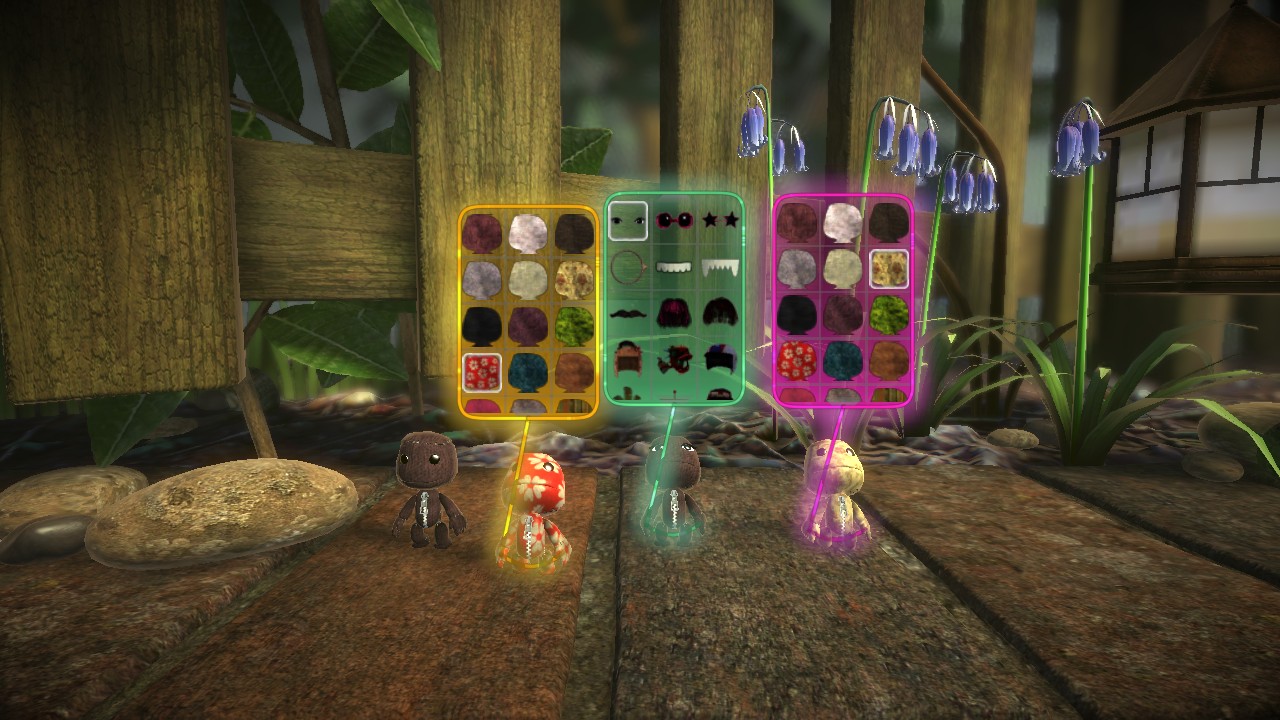1280x720 pixels.
Task: Select the buck teeth accessory
Action: tap(673, 267)
